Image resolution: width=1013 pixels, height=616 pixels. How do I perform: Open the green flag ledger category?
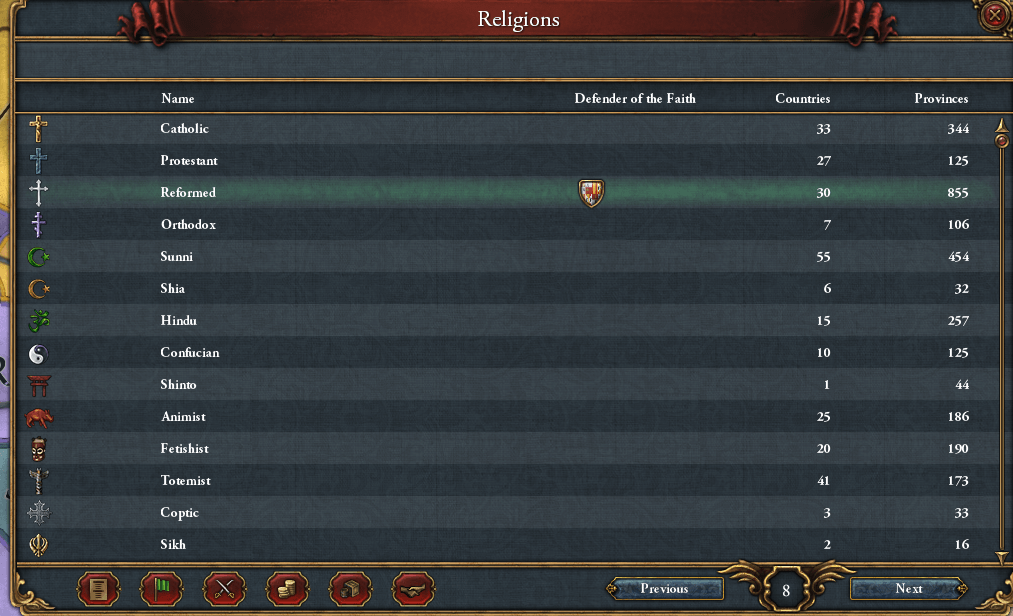(161, 589)
